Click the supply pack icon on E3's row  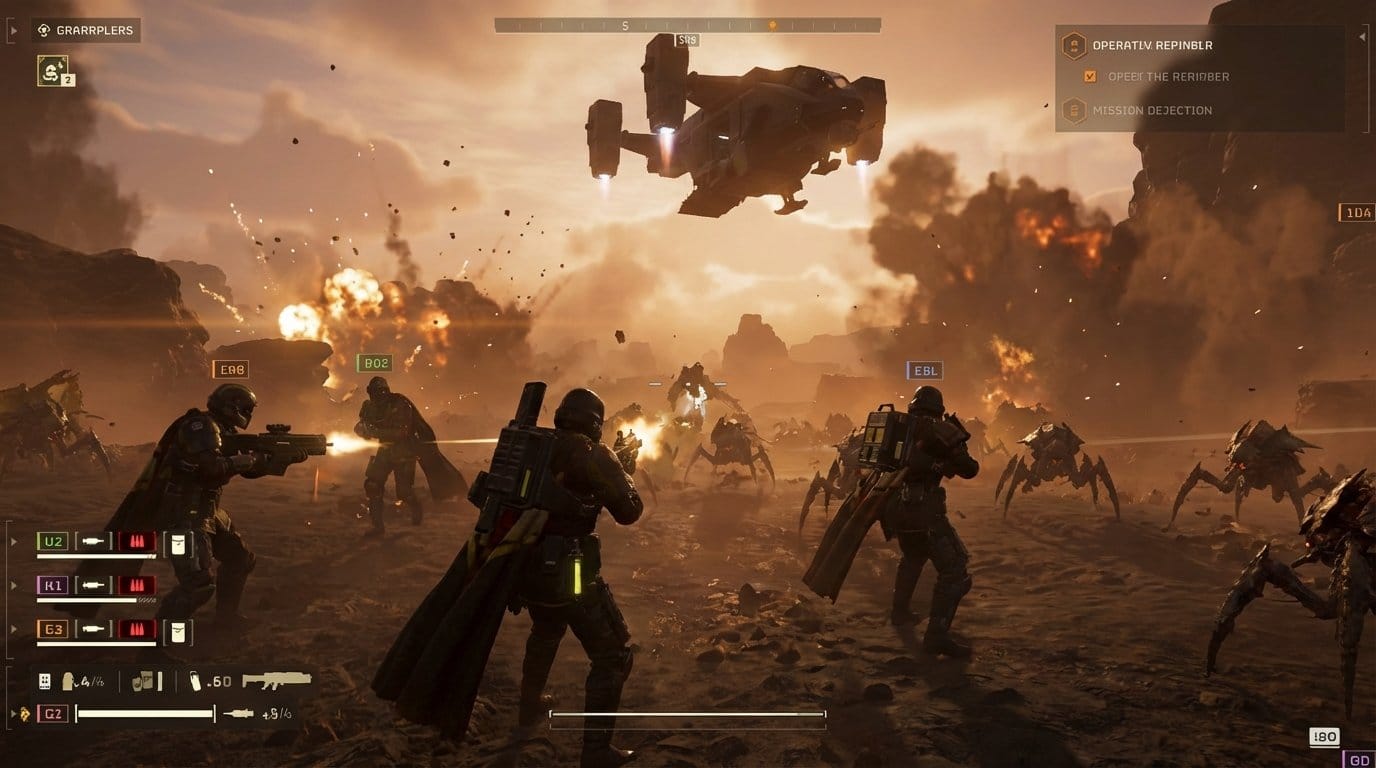coord(175,629)
